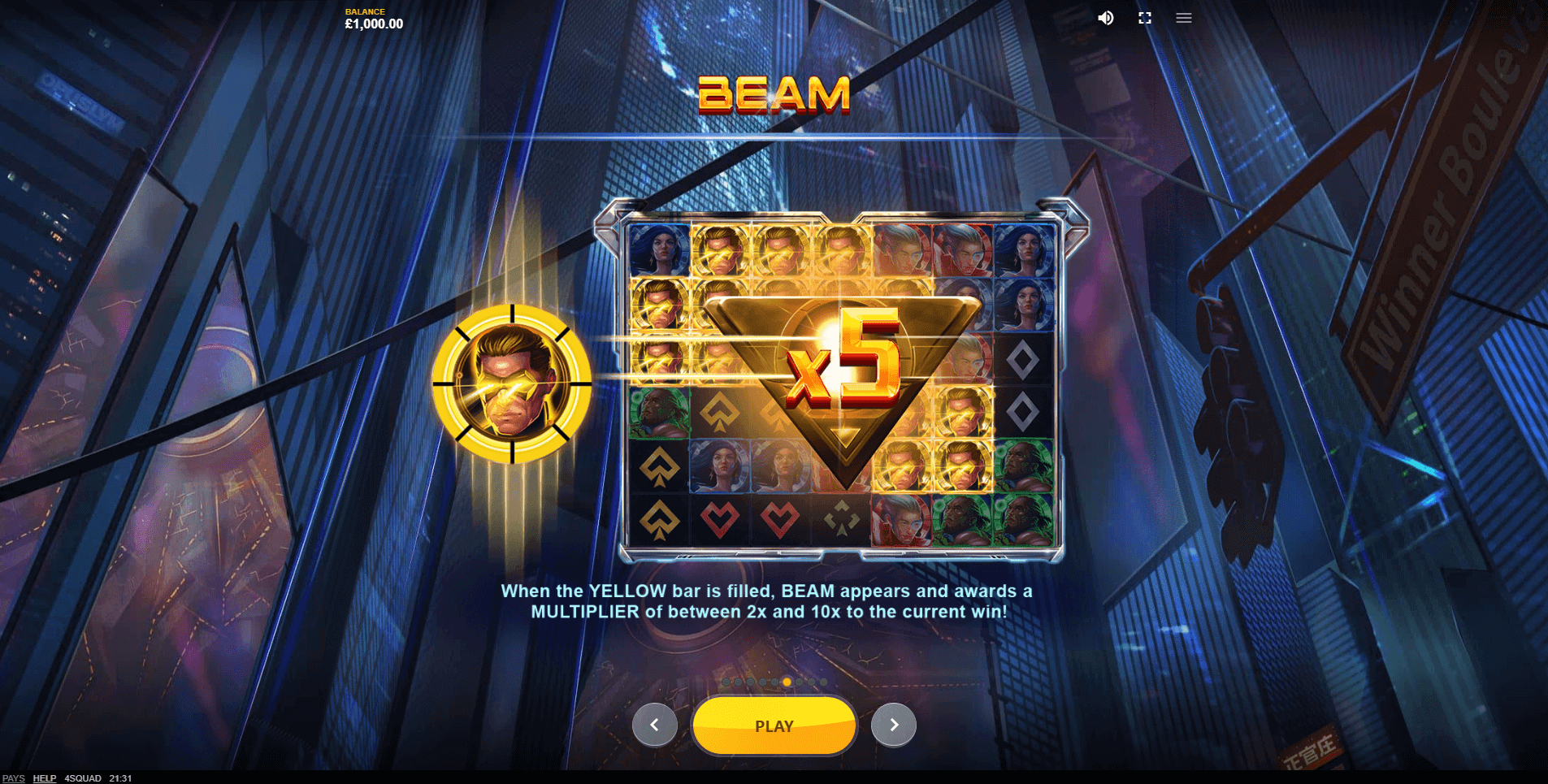Go to the previous intro slide
The height and width of the screenshot is (784, 1548).
point(654,725)
